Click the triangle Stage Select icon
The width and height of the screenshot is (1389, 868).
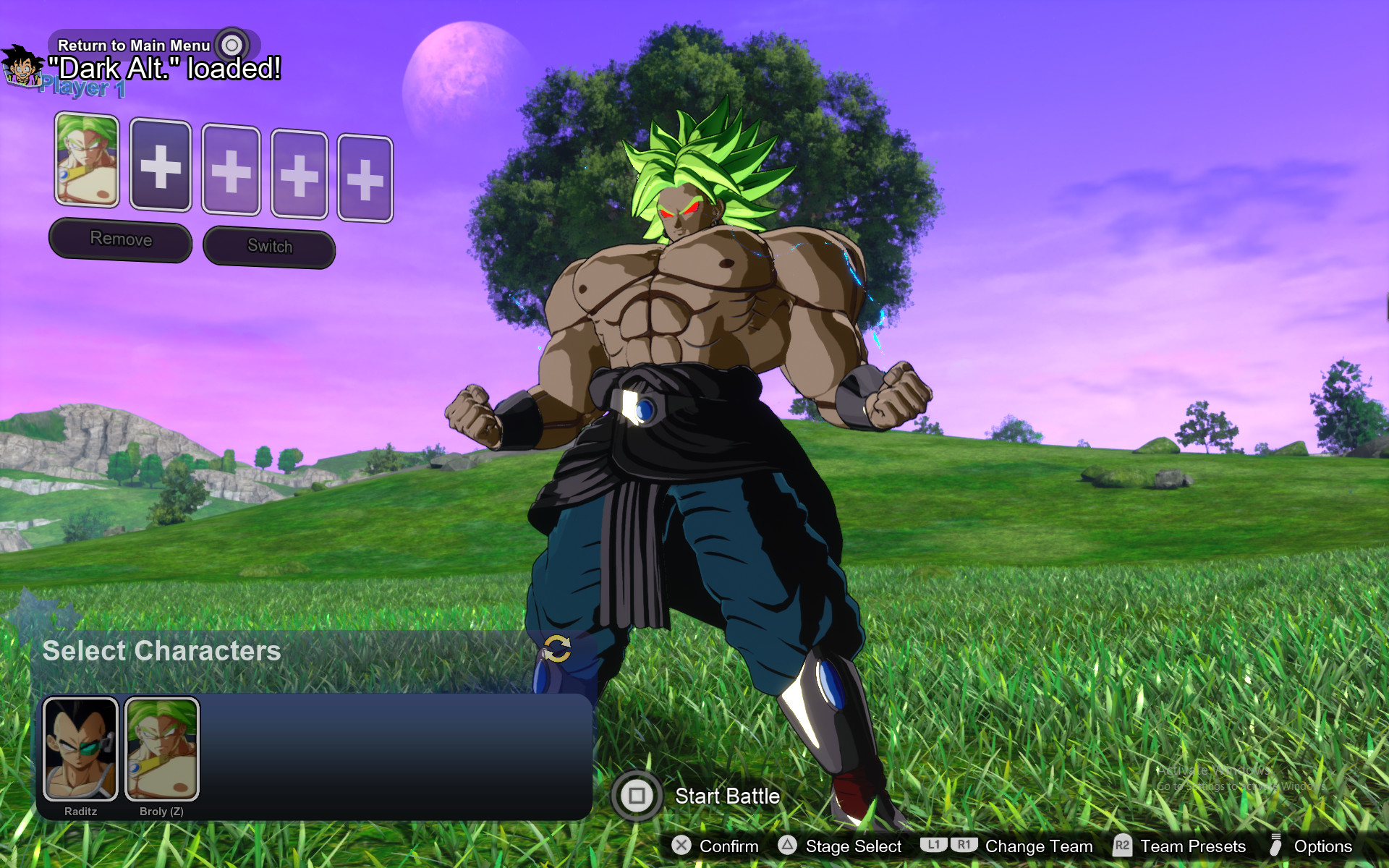click(786, 846)
